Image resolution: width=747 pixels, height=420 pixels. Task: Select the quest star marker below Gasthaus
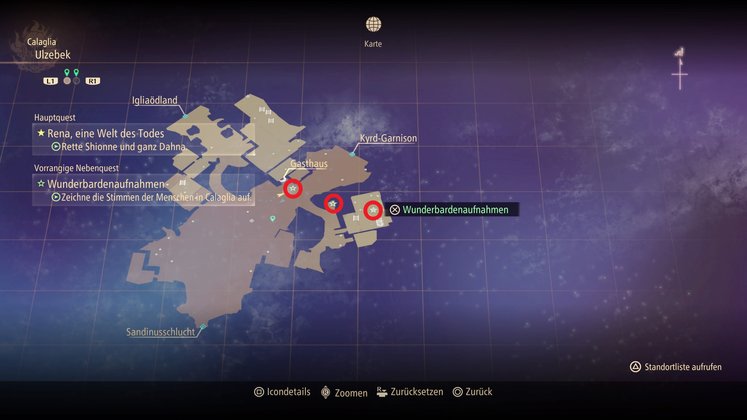(292, 188)
